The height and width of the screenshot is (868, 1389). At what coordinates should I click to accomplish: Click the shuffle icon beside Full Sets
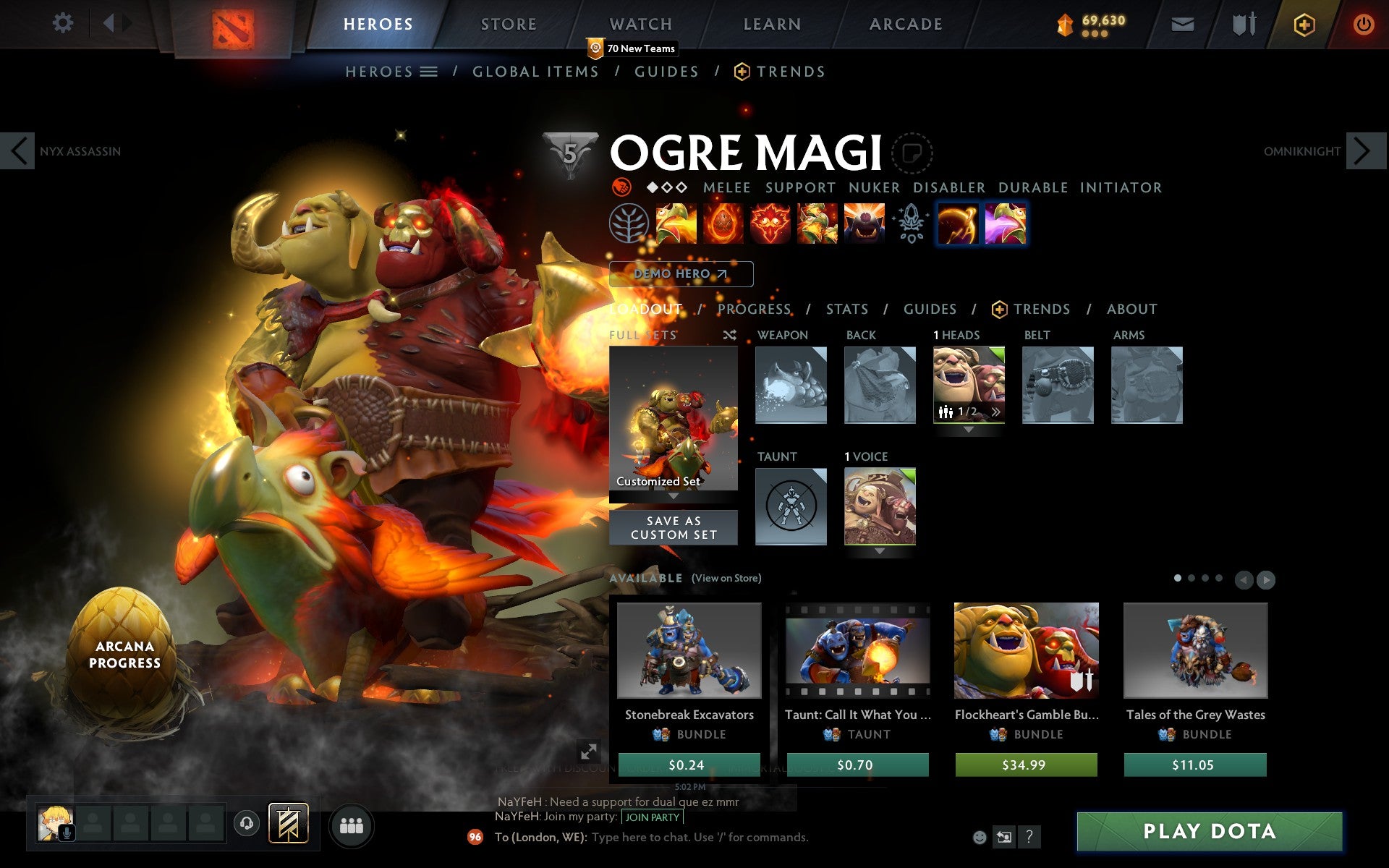729,336
